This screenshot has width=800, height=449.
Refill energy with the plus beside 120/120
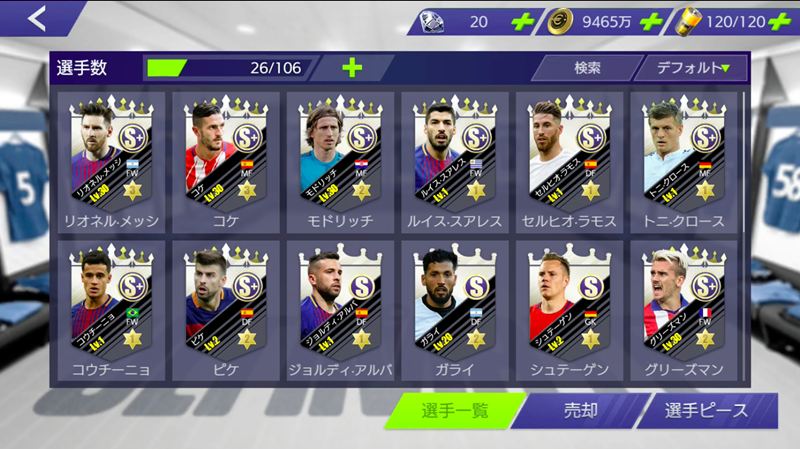[780, 21]
